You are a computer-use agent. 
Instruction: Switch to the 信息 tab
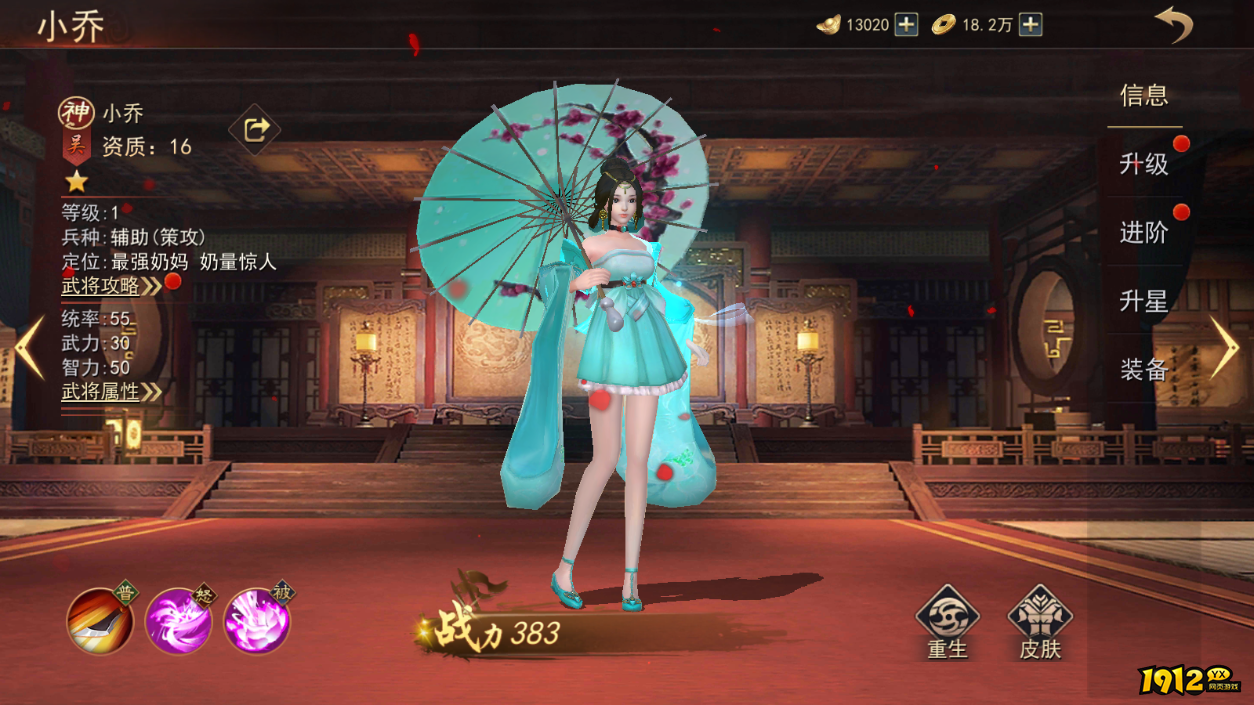coord(1144,96)
